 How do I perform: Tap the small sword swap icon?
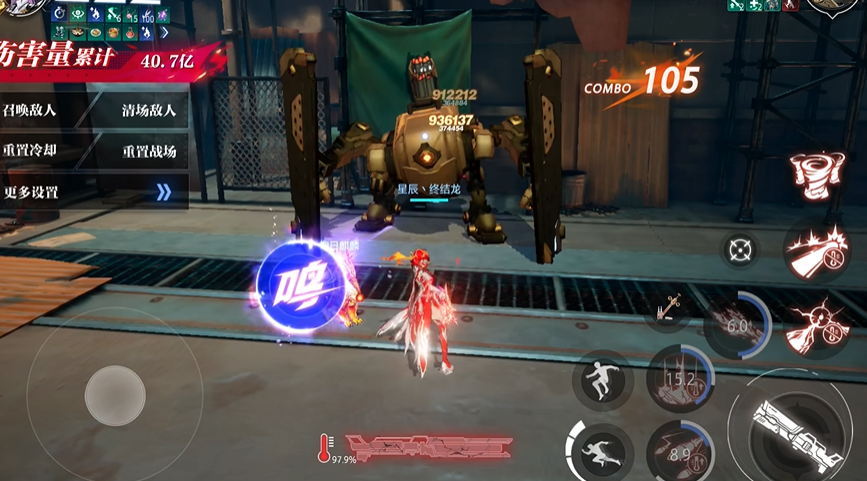[x=665, y=310]
